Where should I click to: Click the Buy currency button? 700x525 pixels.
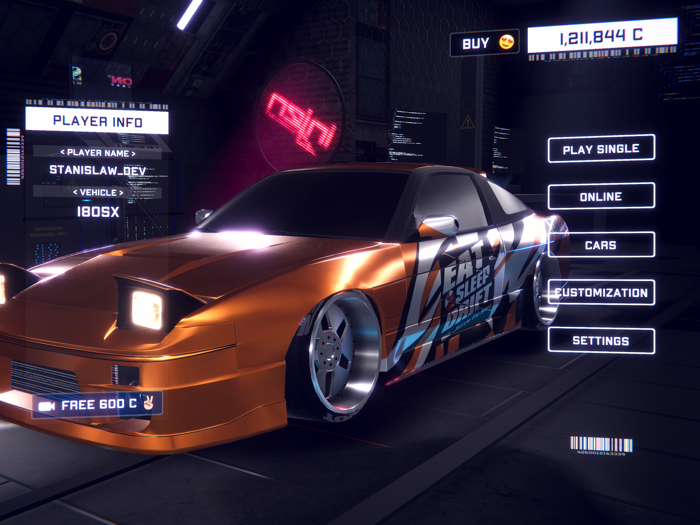pos(485,43)
